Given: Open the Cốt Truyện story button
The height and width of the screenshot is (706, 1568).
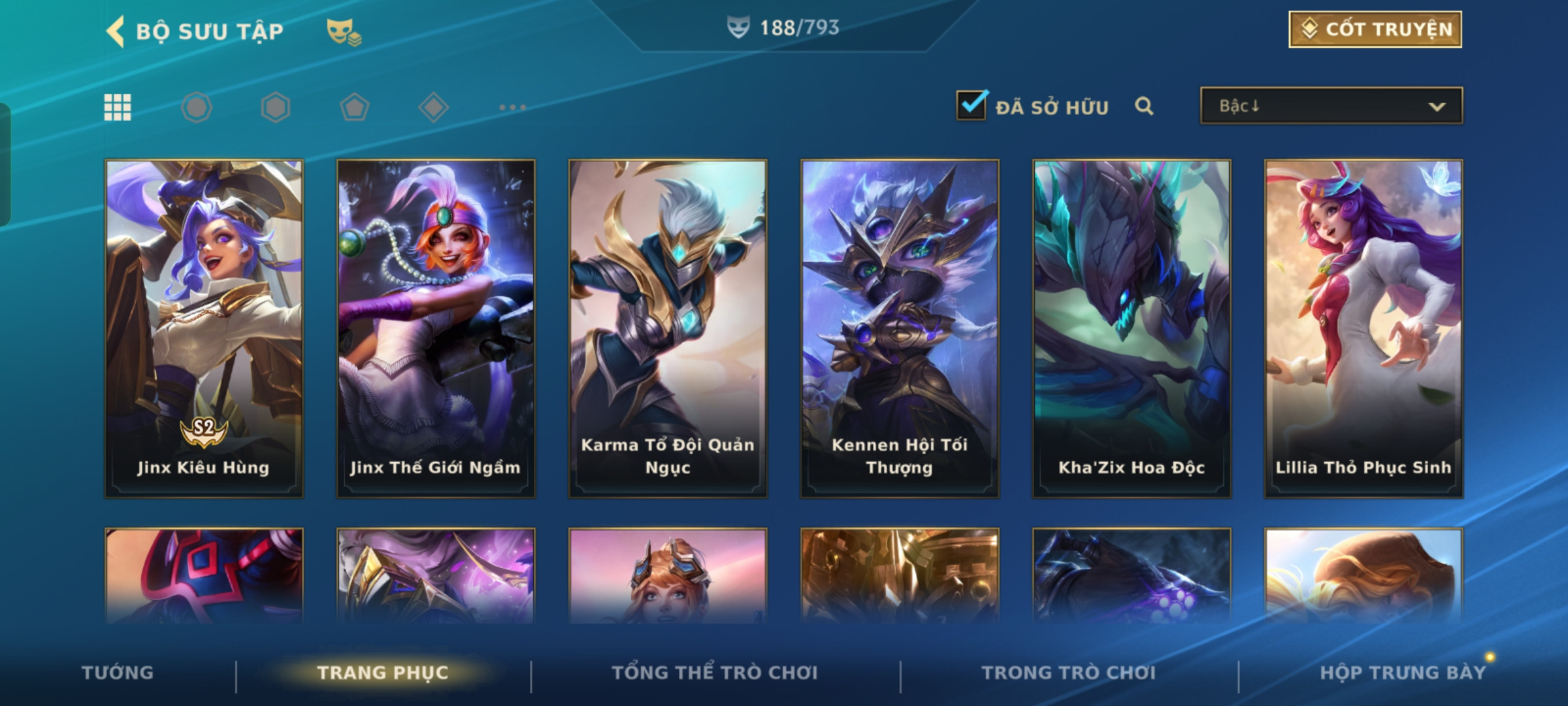Looking at the screenshot, I should 1375,29.
